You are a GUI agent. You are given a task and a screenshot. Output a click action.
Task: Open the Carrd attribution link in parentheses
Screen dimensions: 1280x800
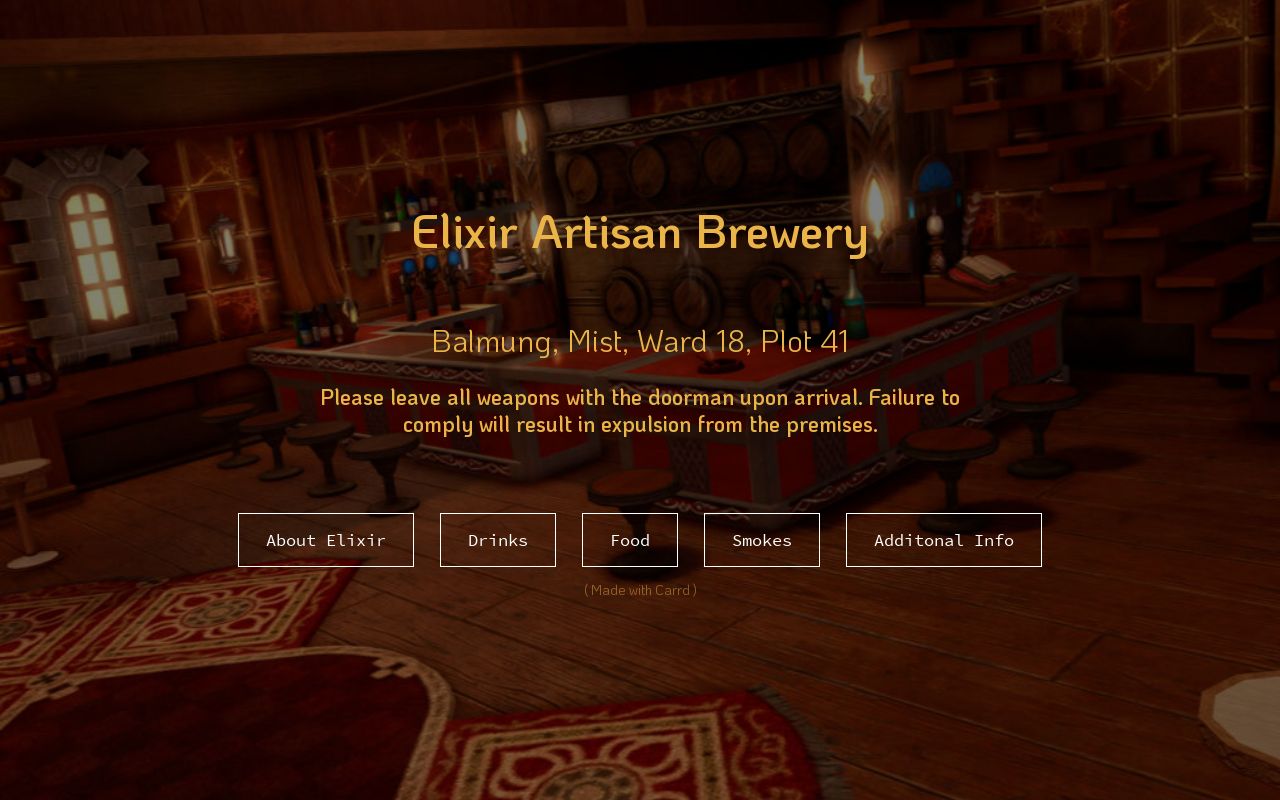(x=640, y=590)
